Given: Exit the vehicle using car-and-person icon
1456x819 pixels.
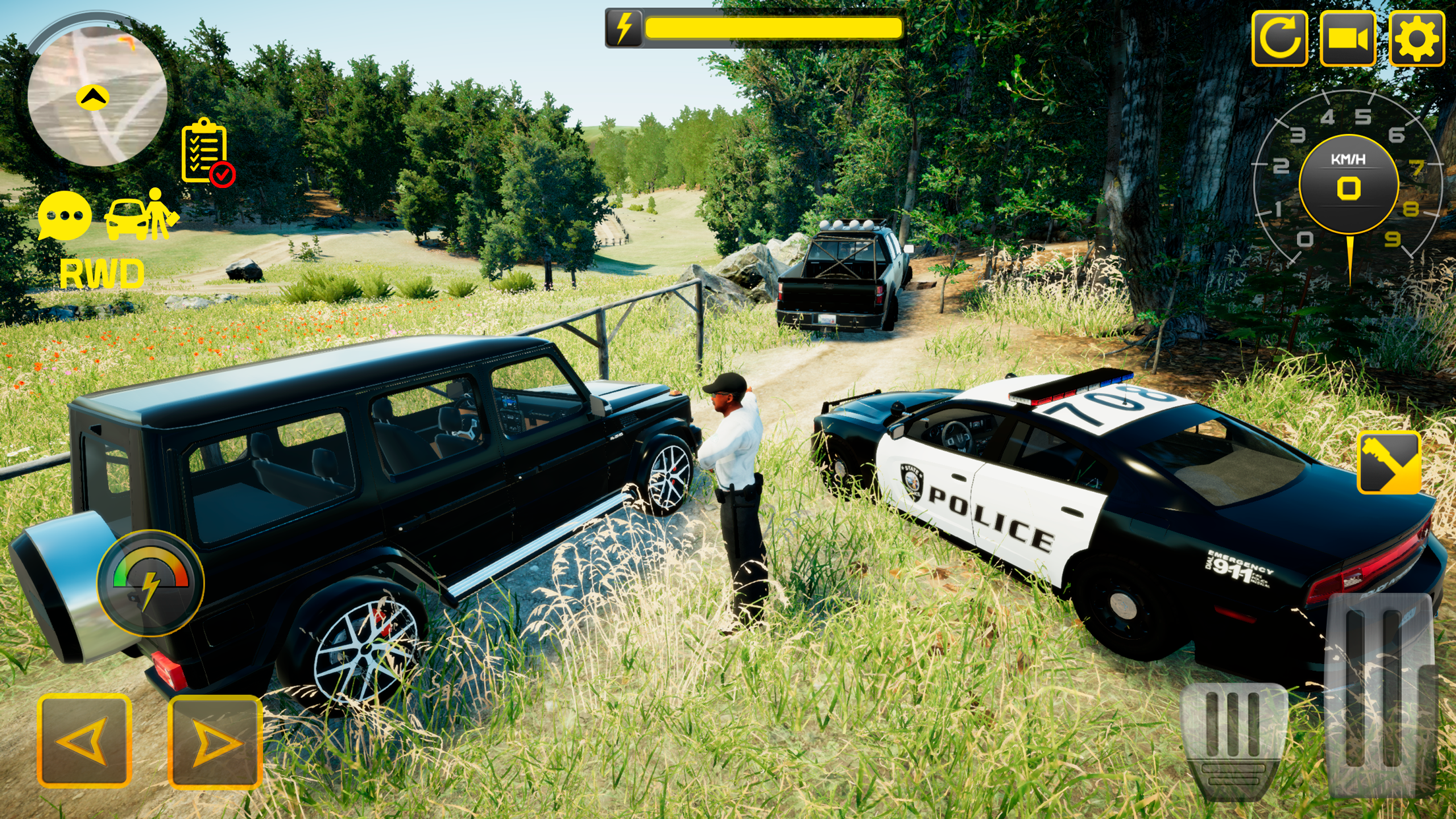Looking at the screenshot, I should coord(142,216).
